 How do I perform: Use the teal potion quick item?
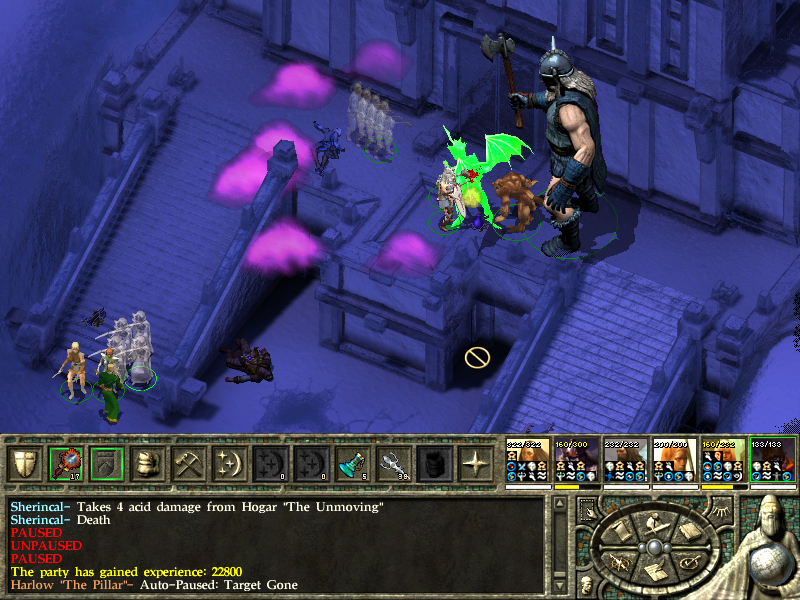pos(351,464)
